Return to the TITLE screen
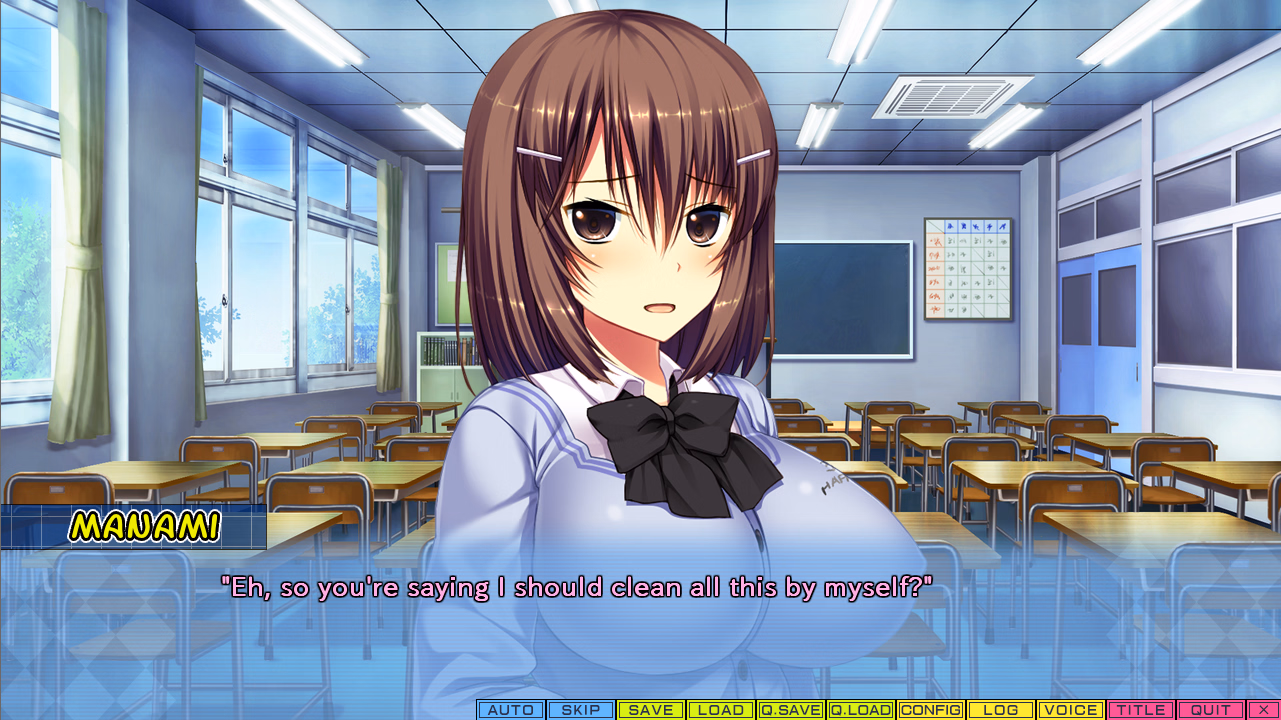 point(1141,710)
